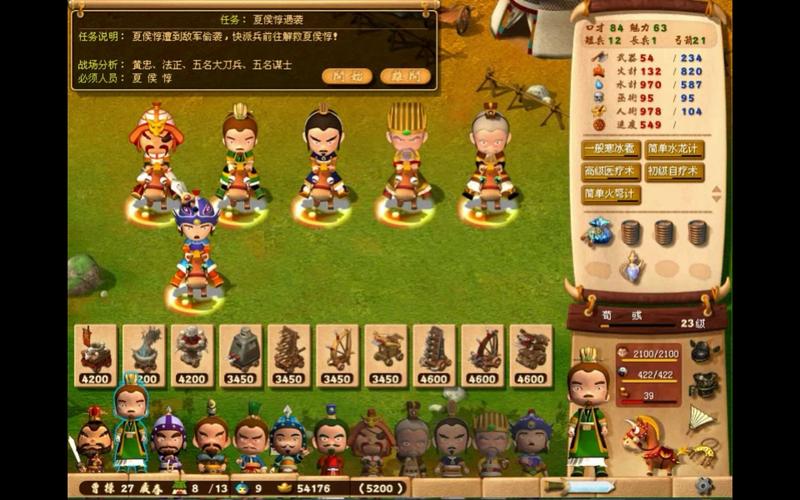Image resolution: width=800 pixels, height=500 pixels.
Task: Open the gear settings icon
Action: [x=705, y=486]
